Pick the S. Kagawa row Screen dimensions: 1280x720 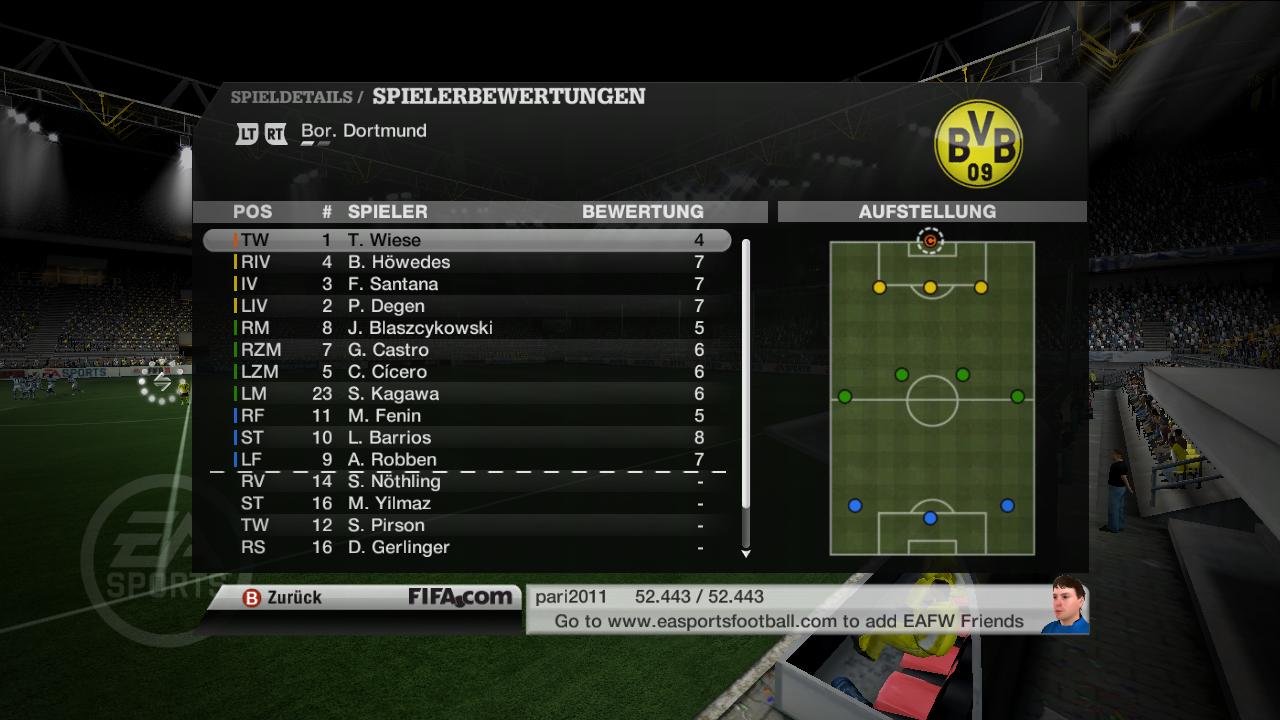coord(466,394)
